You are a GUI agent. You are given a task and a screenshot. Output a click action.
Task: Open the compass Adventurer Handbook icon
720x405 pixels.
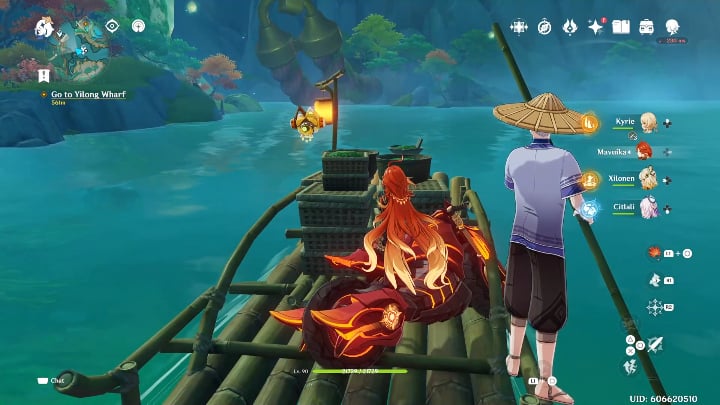(545, 26)
